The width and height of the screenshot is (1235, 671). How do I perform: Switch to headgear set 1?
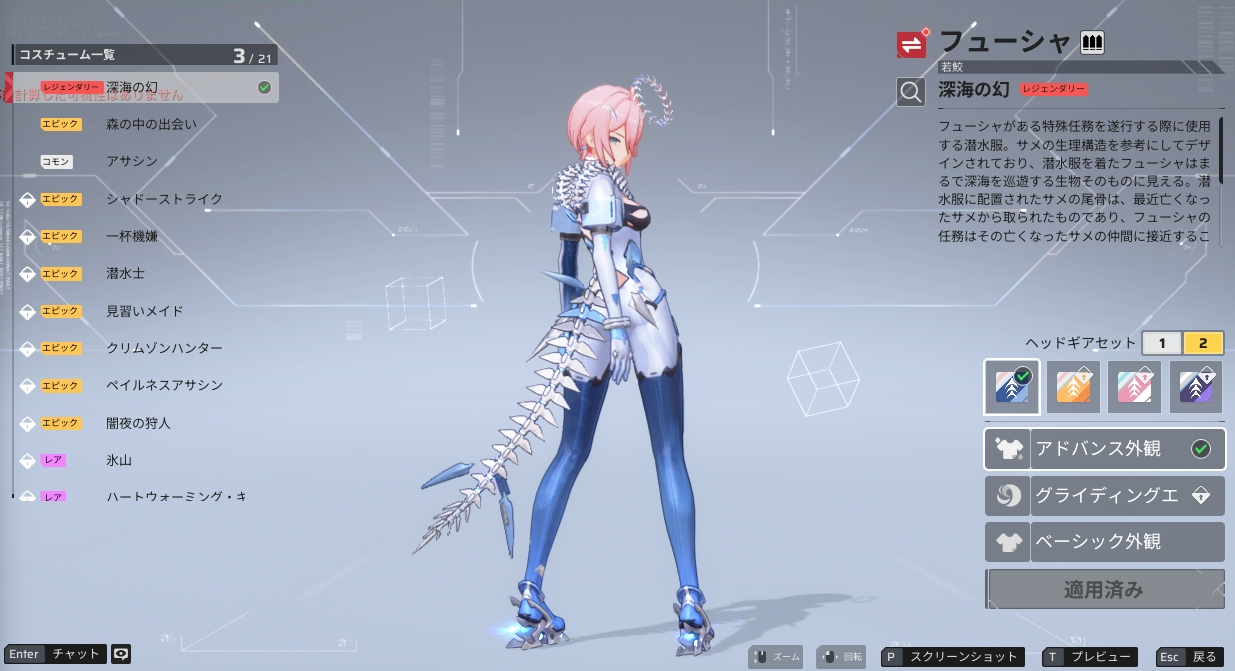(x=1162, y=343)
